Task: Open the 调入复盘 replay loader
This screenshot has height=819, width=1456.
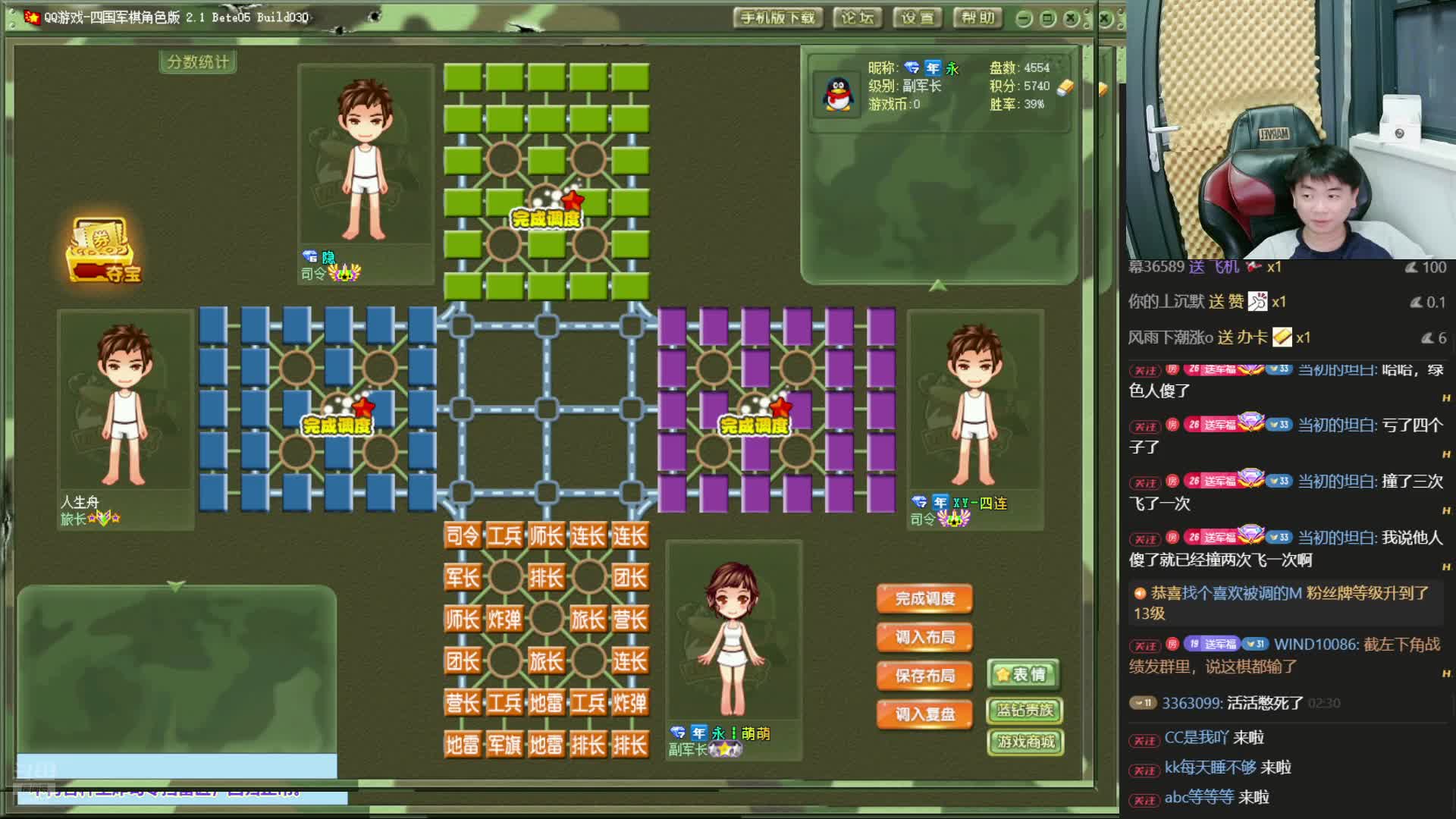Action: coord(924,714)
